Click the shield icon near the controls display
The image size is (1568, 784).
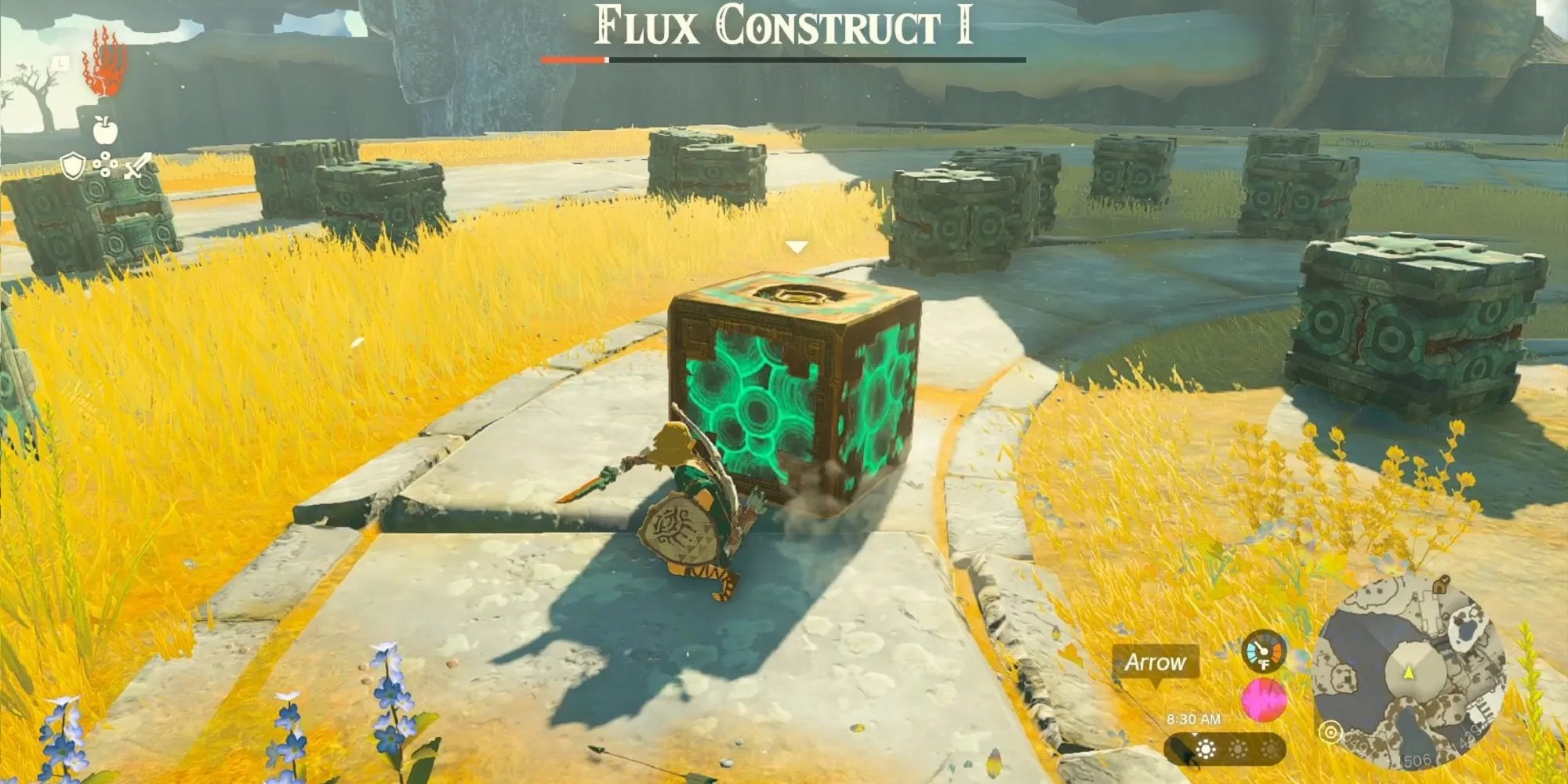pyautogui.click(x=72, y=164)
